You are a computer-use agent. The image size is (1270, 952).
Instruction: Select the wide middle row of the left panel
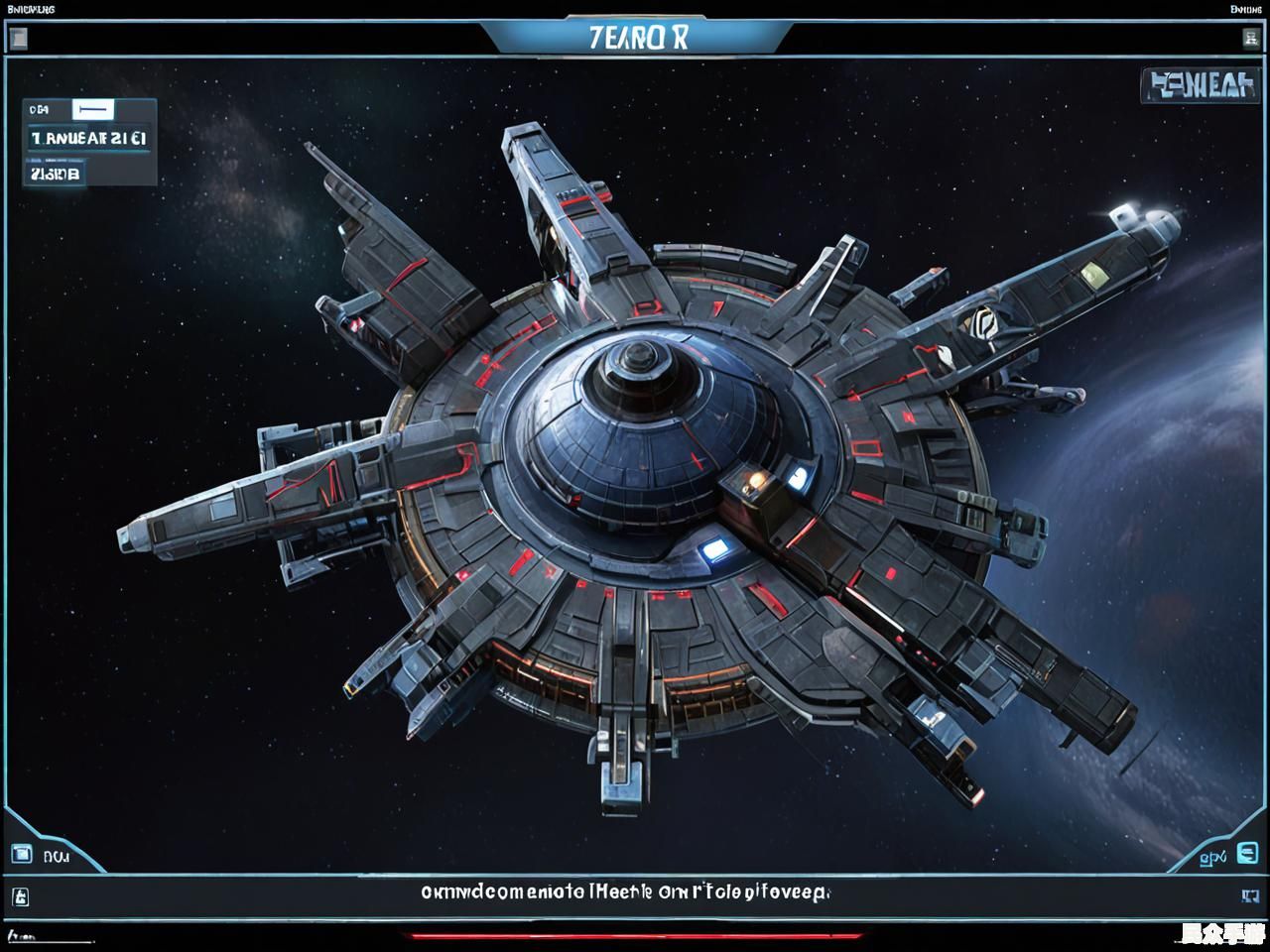[x=88, y=139]
